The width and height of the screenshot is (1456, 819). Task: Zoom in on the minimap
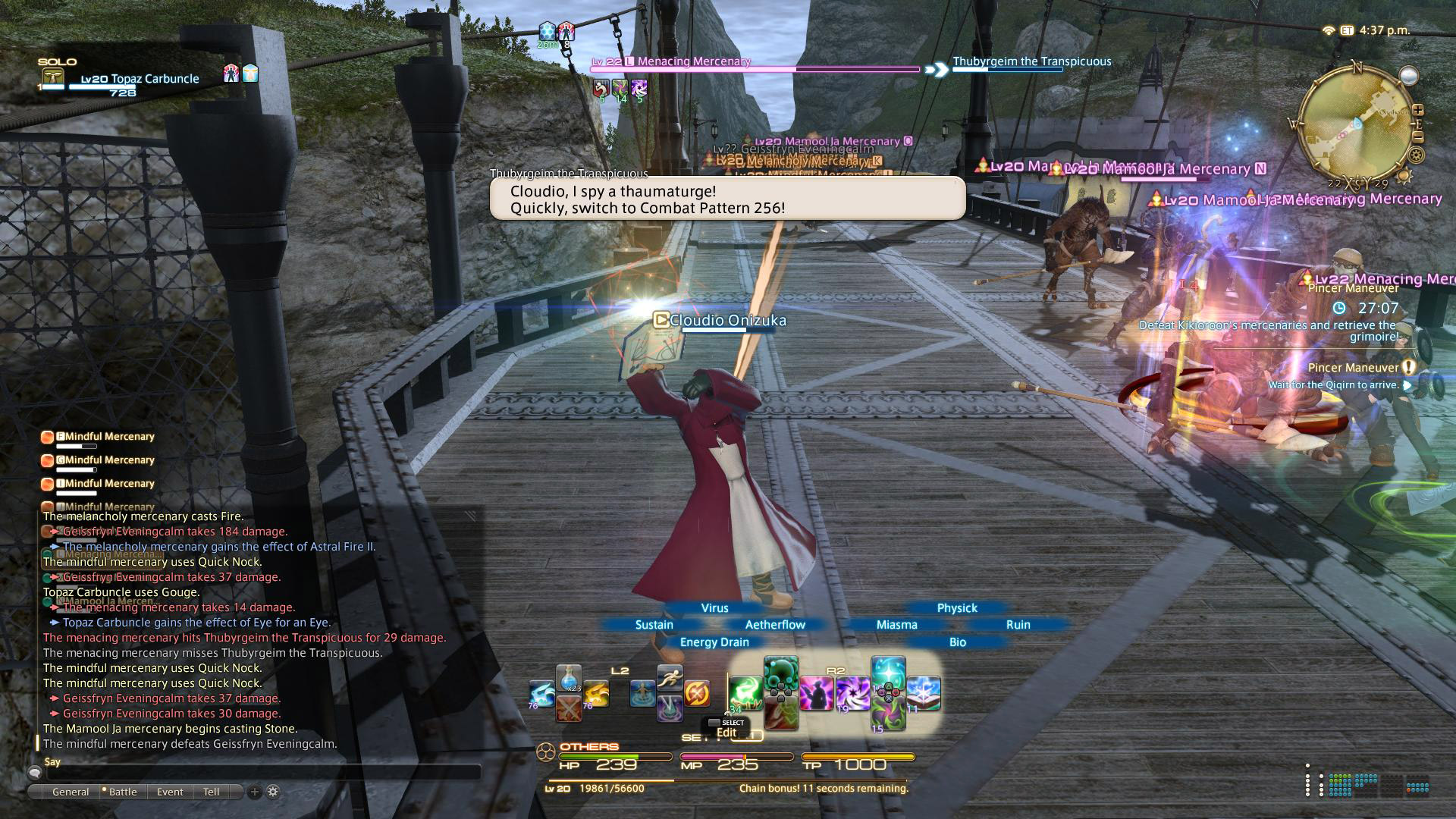pos(1417,111)
